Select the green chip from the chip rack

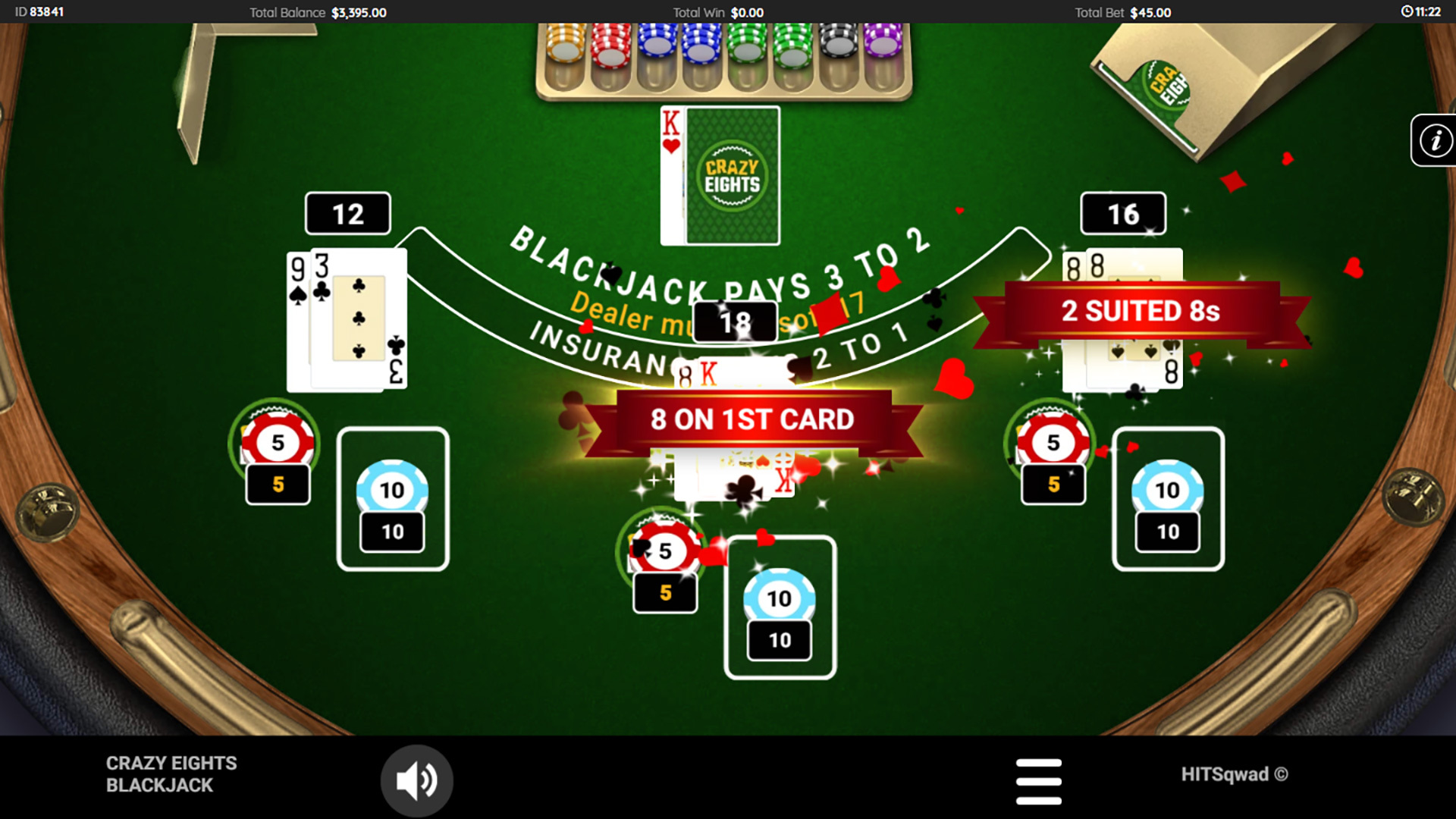[747, 45]
